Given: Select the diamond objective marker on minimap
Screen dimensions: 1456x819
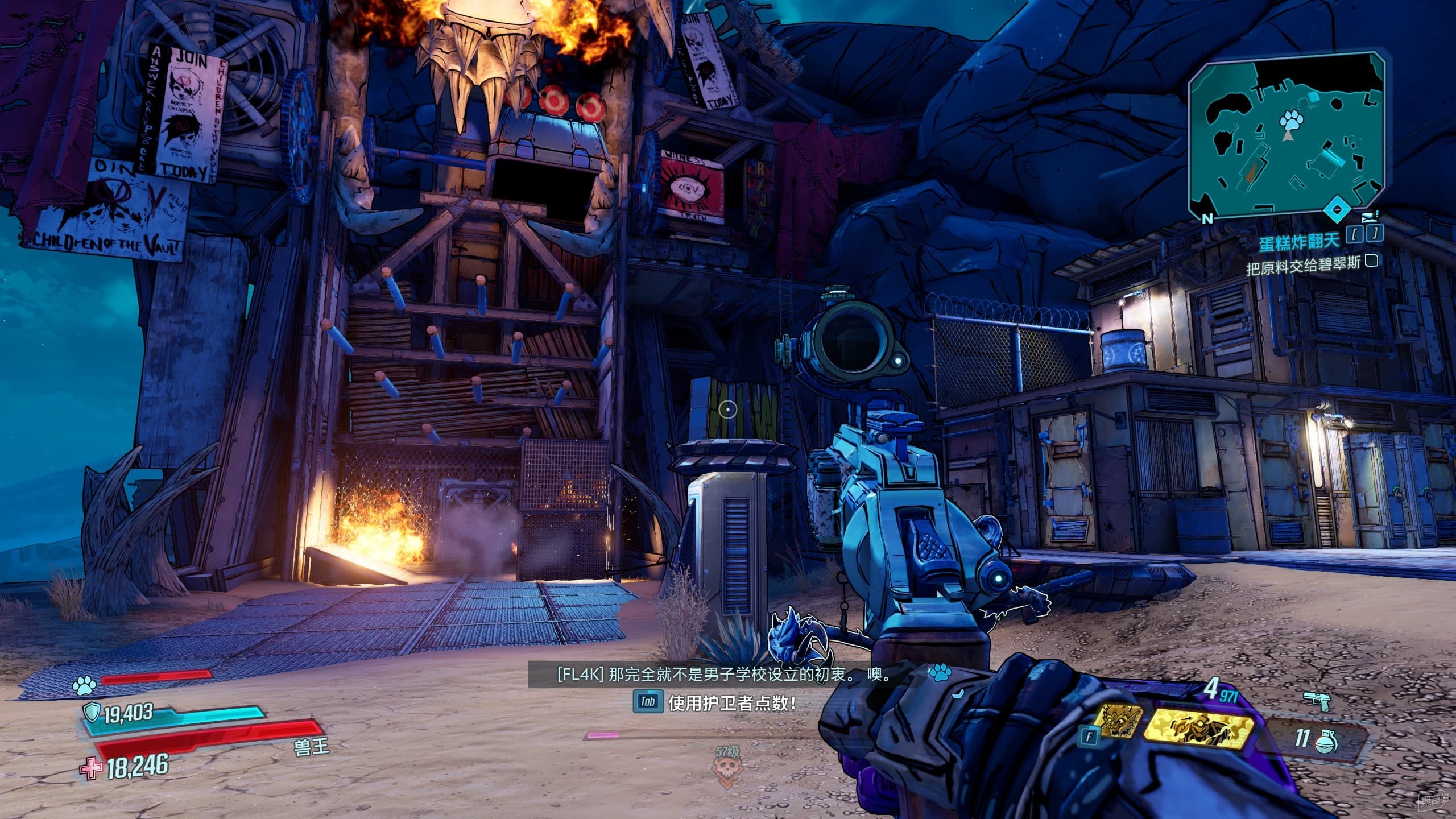Looking at the screenshot, I should pyautogui.click(x=1337, y=210).
